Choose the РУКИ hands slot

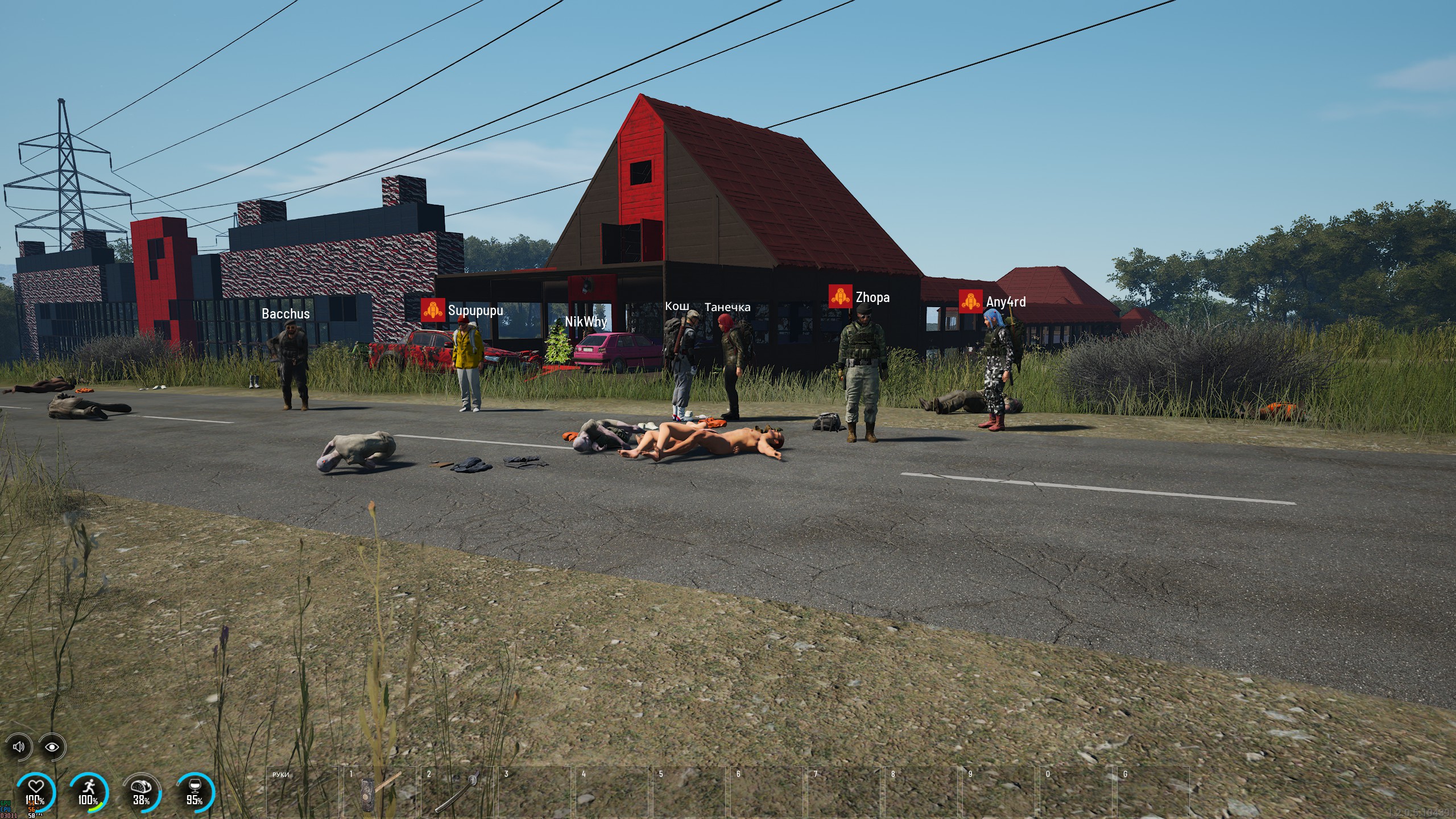302,792
